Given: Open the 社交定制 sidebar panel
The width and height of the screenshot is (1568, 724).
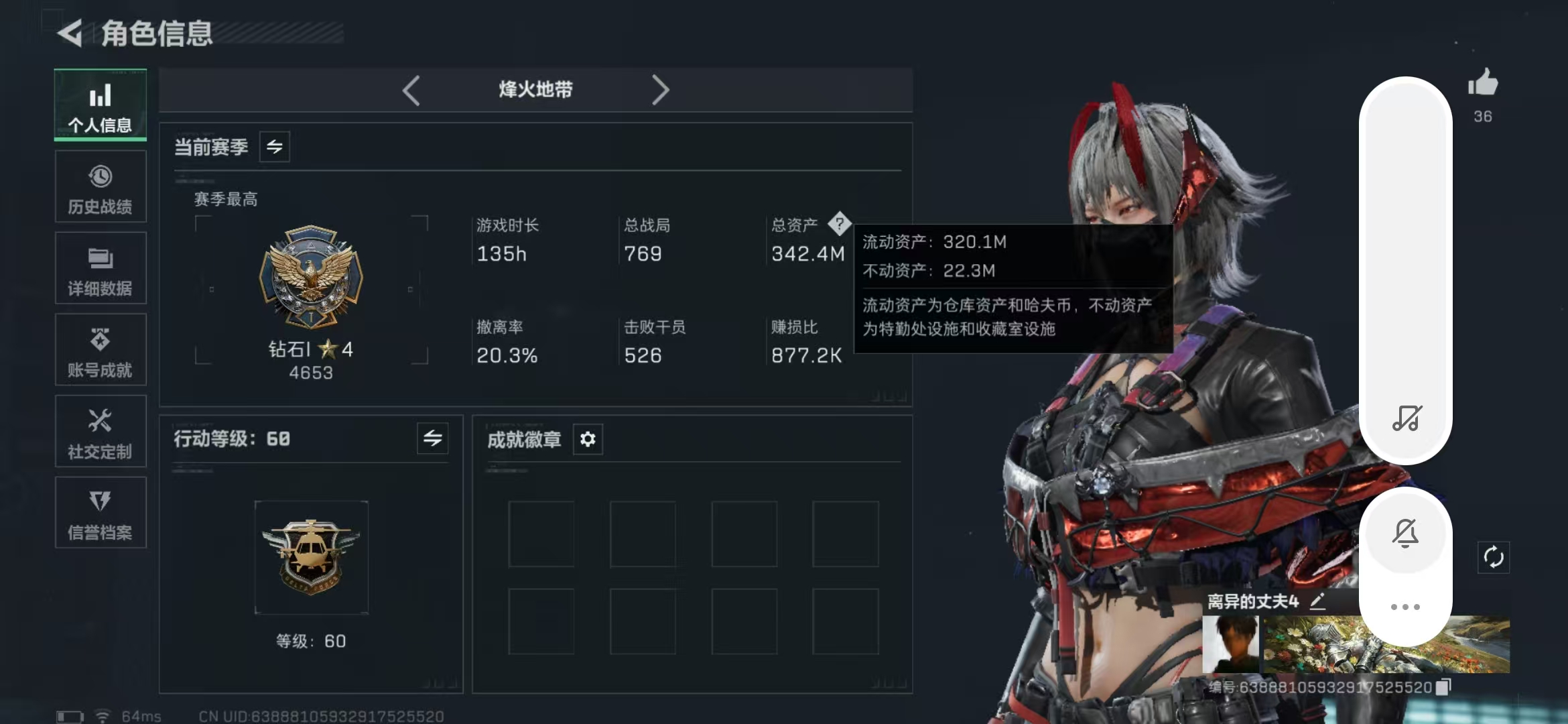Looking at the screenshot, I should pyautogui.click(x=101, y=431).
